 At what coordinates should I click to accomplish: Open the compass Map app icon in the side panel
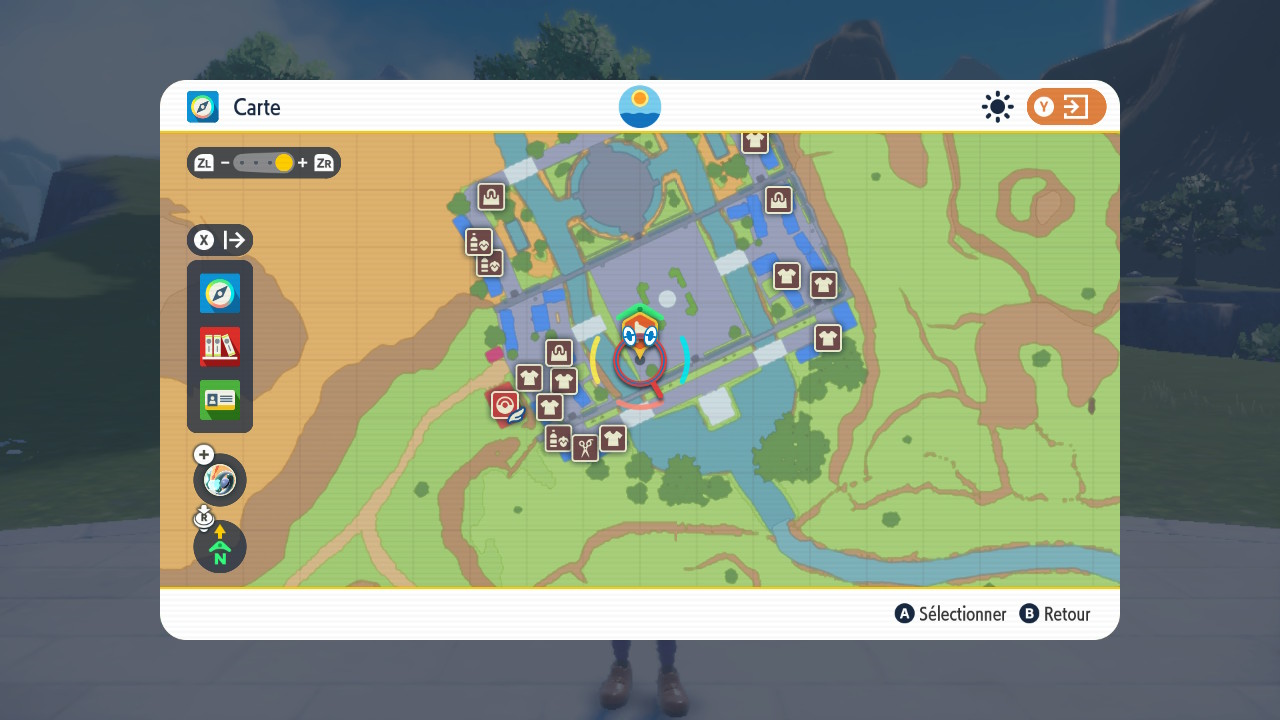(x=220, y=294)
